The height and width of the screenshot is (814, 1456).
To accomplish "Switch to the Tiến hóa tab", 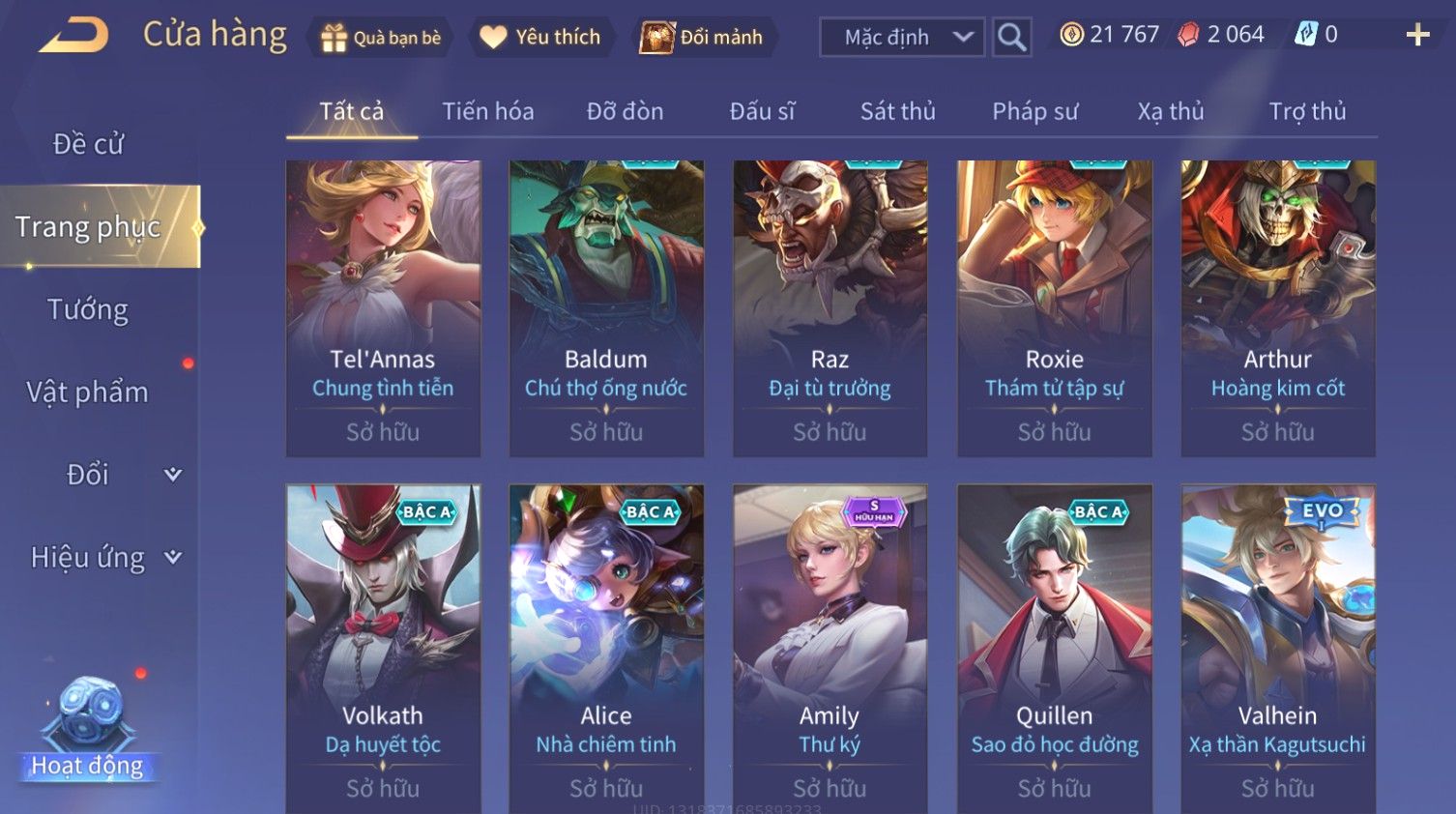I will coord(487,111).
